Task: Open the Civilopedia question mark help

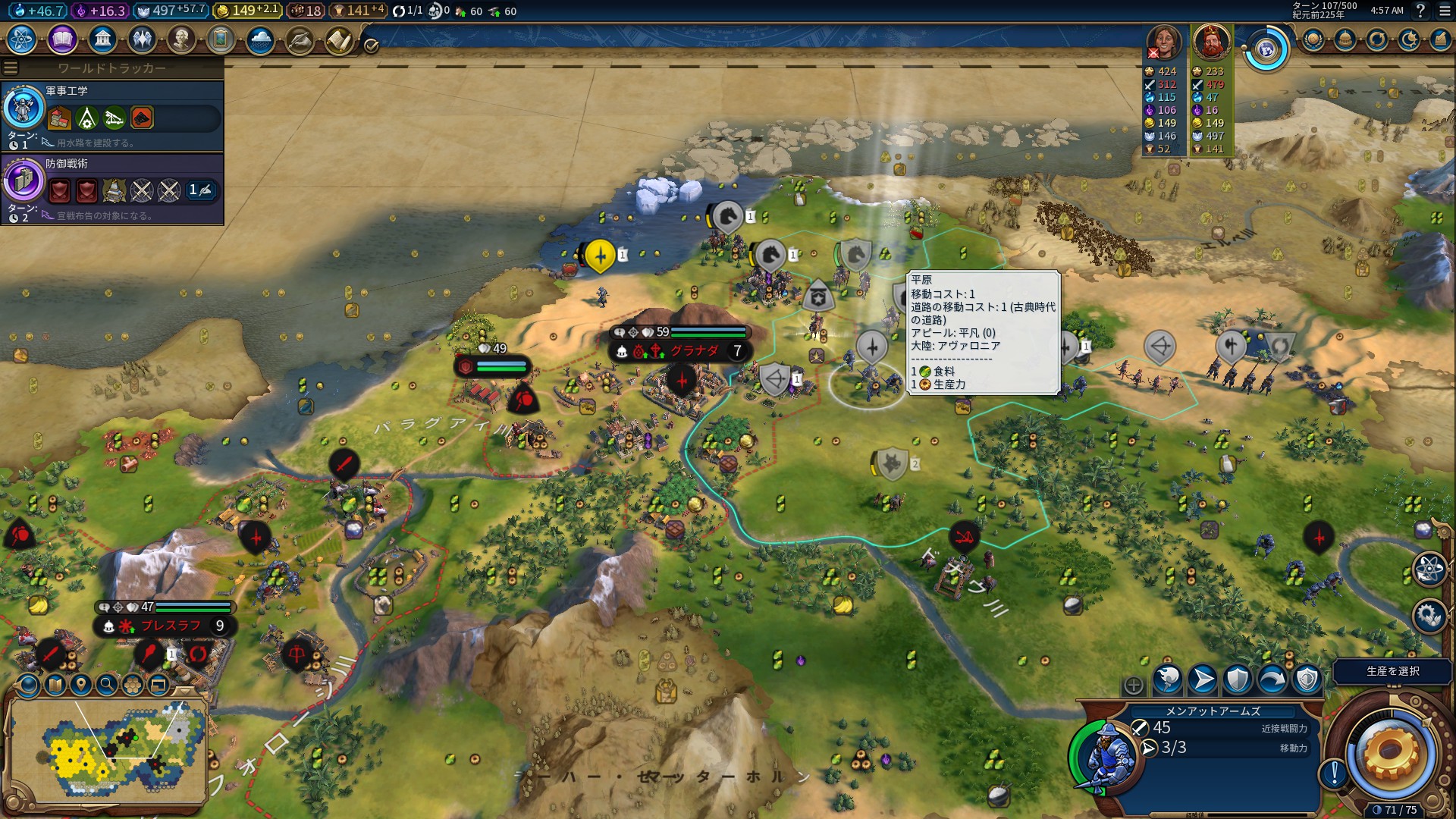Action: click(x=1420, y=11)
